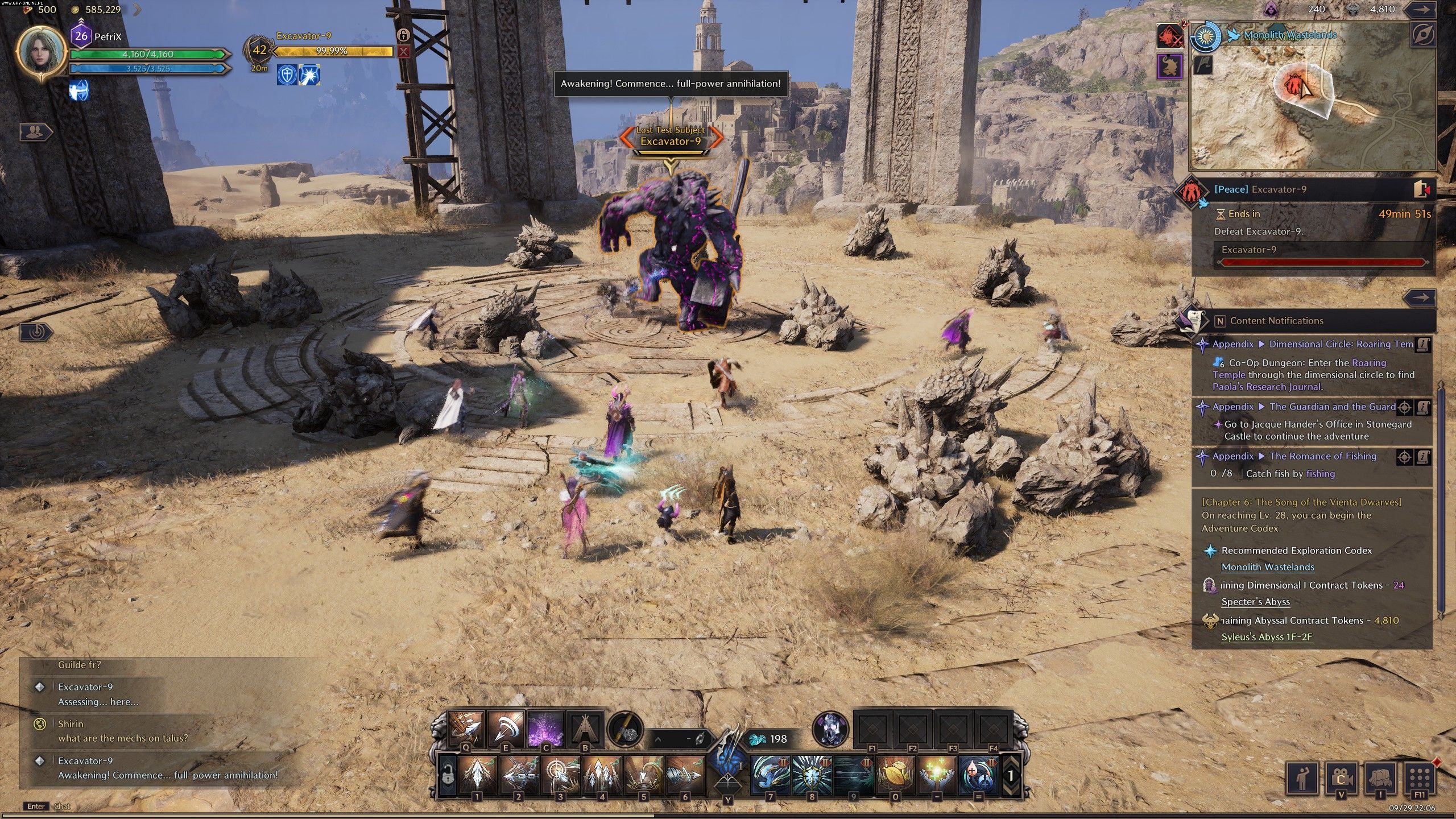Leave the Excavator-9 event via exit icon

click(x=1421, y=189)
